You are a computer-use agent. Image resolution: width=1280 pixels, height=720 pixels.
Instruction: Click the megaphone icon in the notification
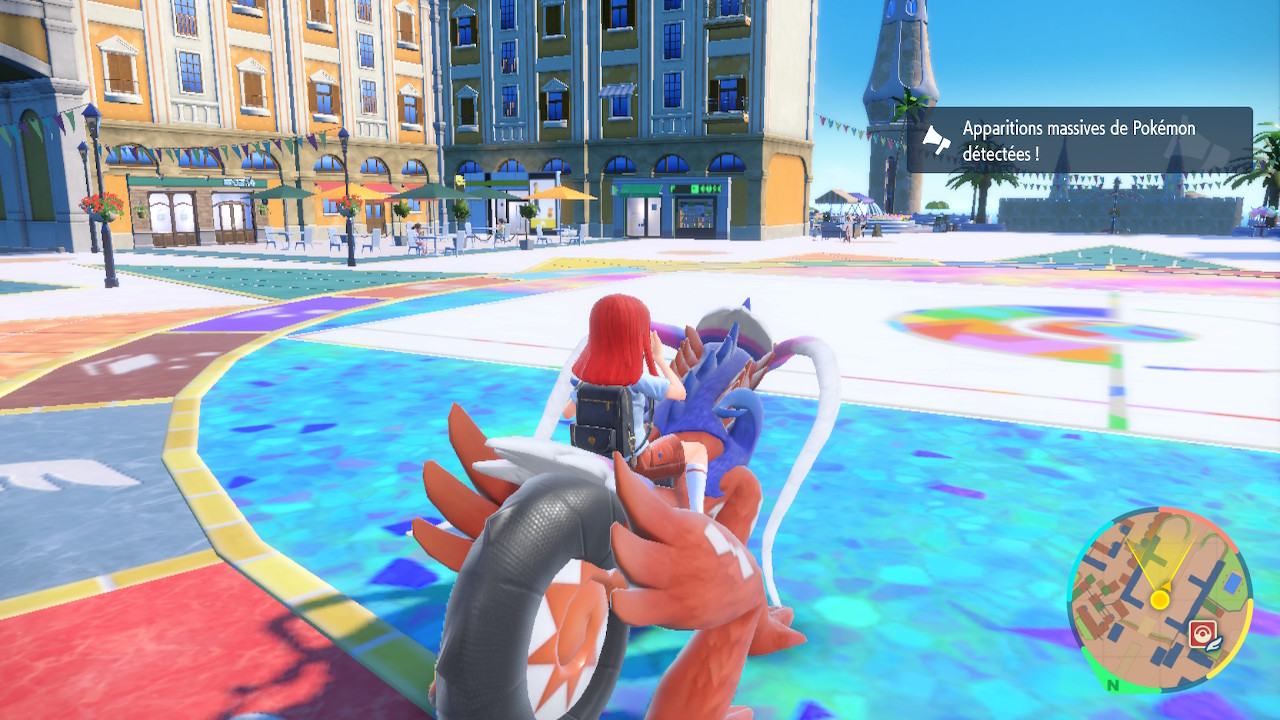[936, 141]
